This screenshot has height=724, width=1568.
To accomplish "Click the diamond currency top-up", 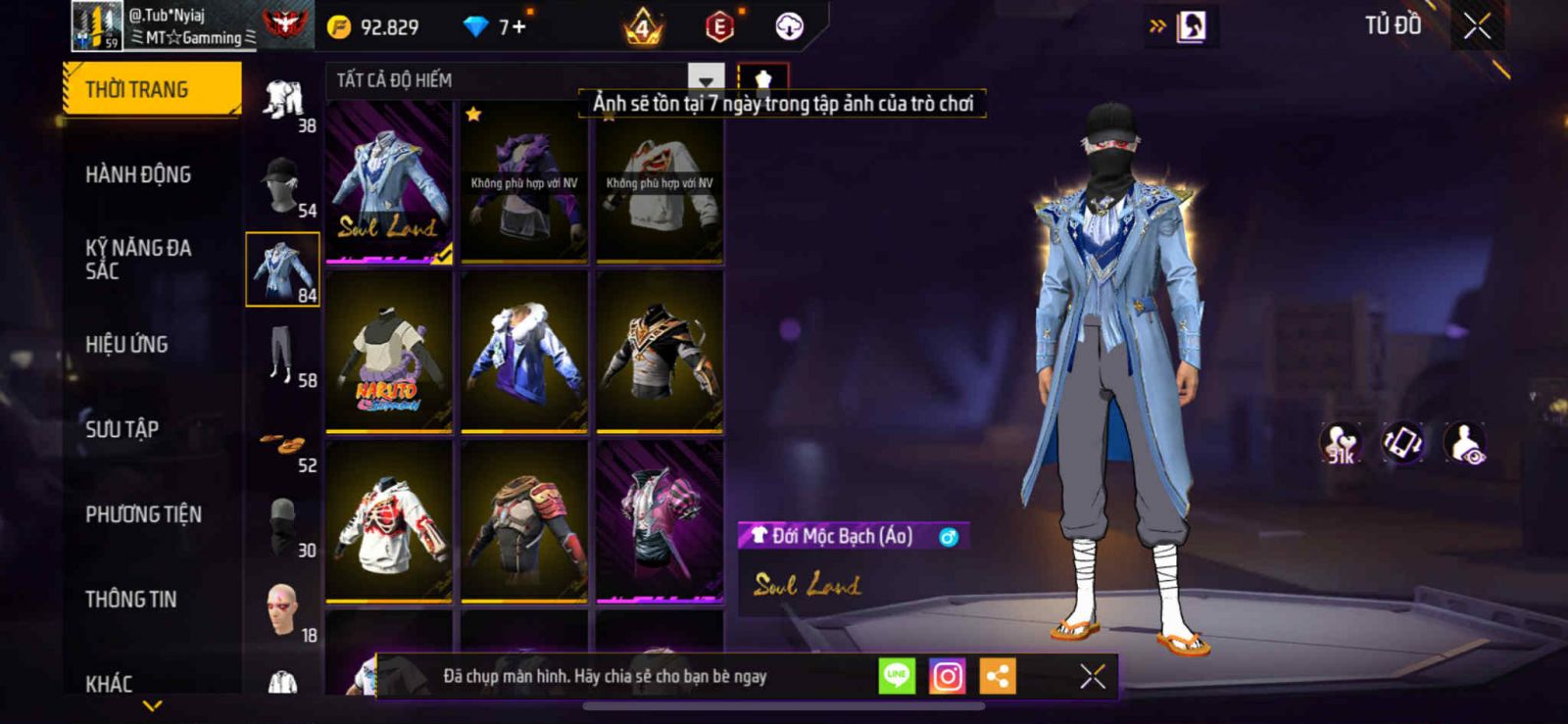I will pyautogui.click(x=498, y=26).
